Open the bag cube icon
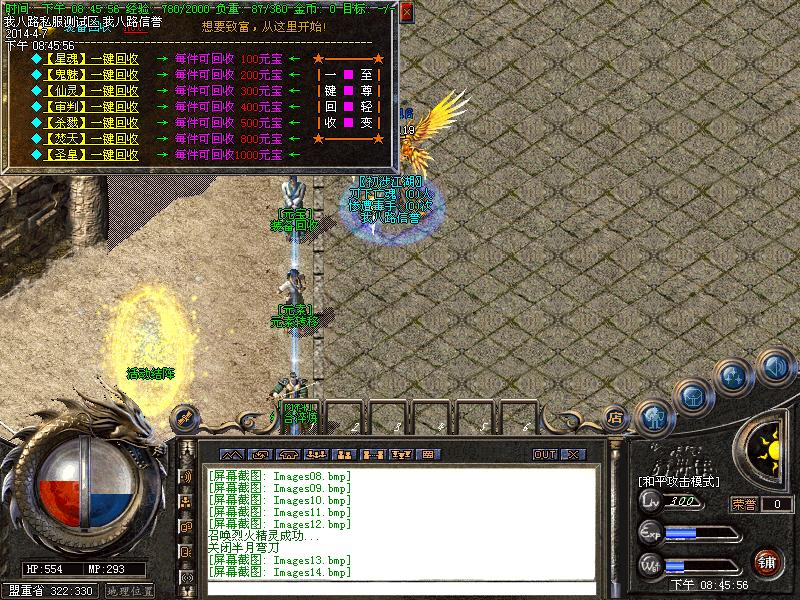 pyautogui.click(x=693, y=396)
